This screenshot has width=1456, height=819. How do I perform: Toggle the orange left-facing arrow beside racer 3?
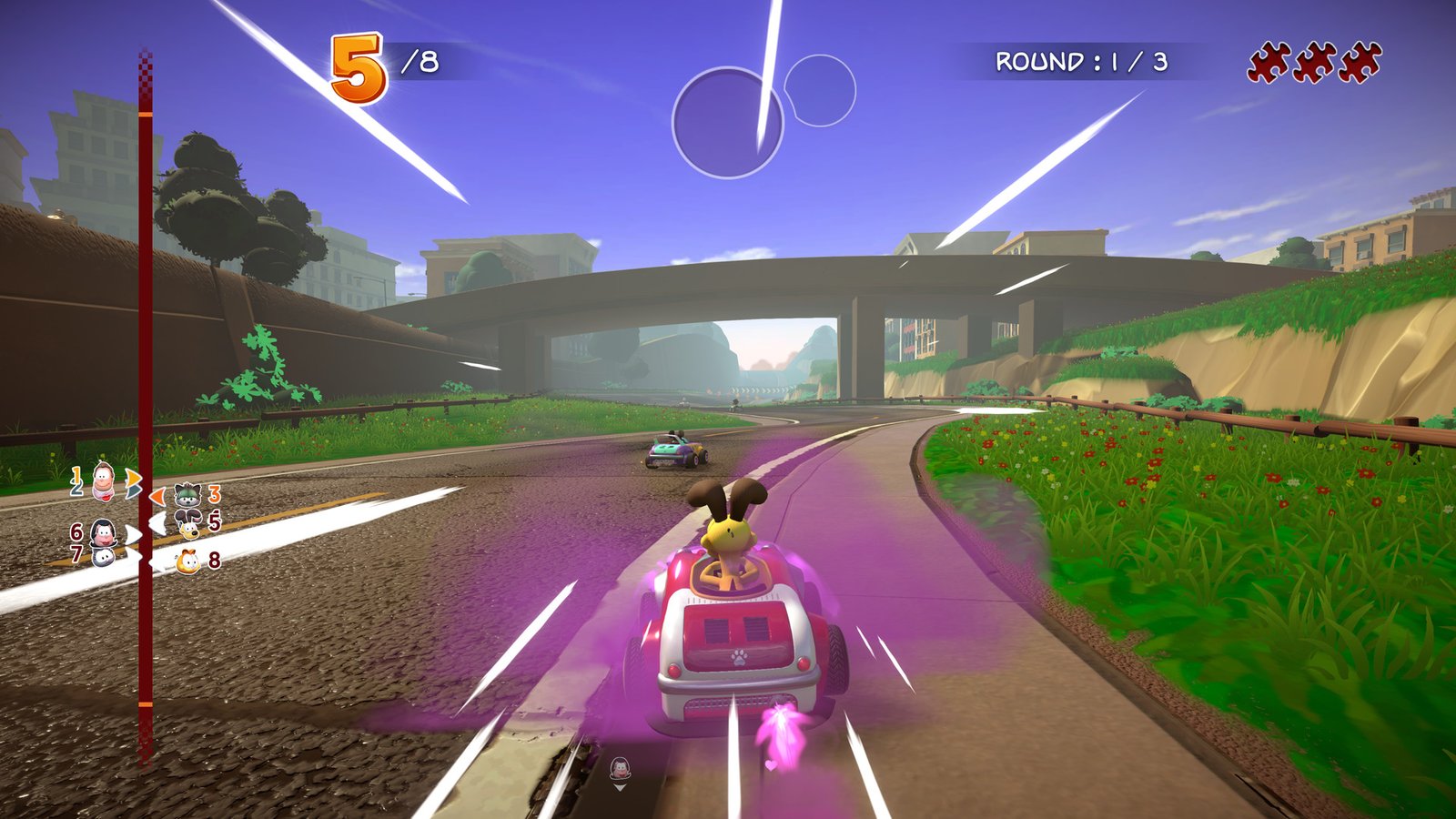[x=157, y=495]
